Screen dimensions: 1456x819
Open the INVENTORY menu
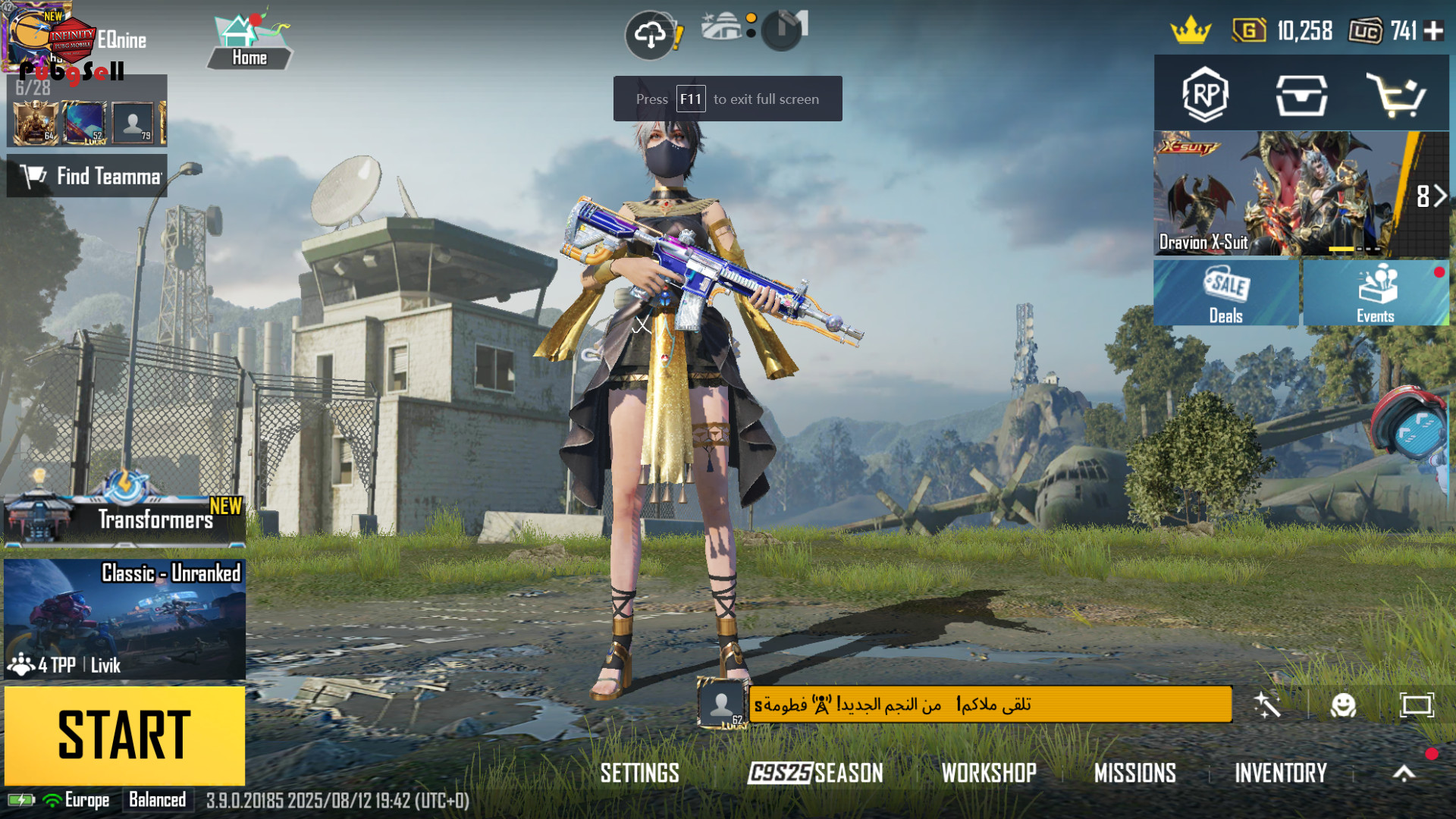(x=1281, y=773)
